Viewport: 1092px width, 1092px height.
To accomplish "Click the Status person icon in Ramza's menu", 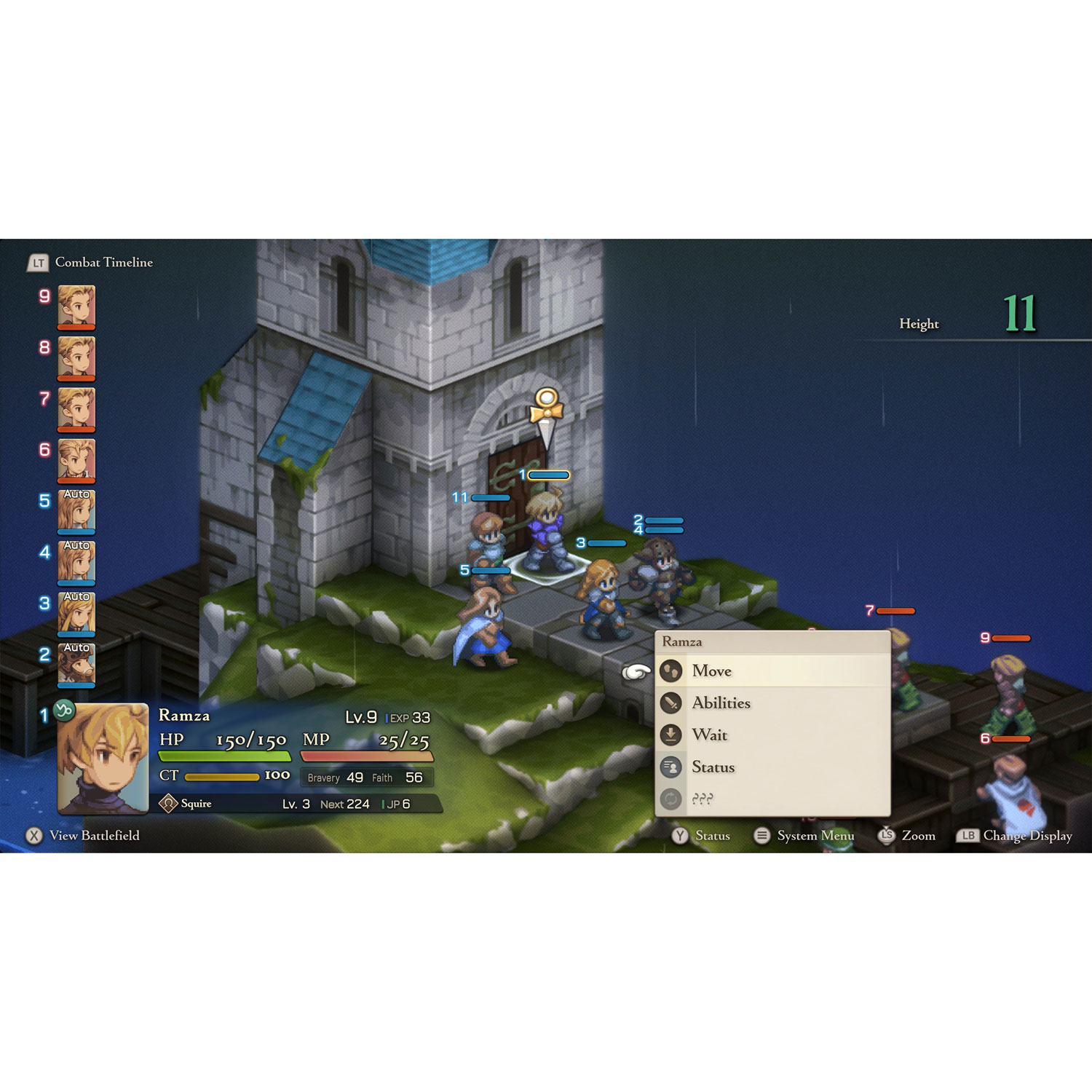I will click(671, 767).
